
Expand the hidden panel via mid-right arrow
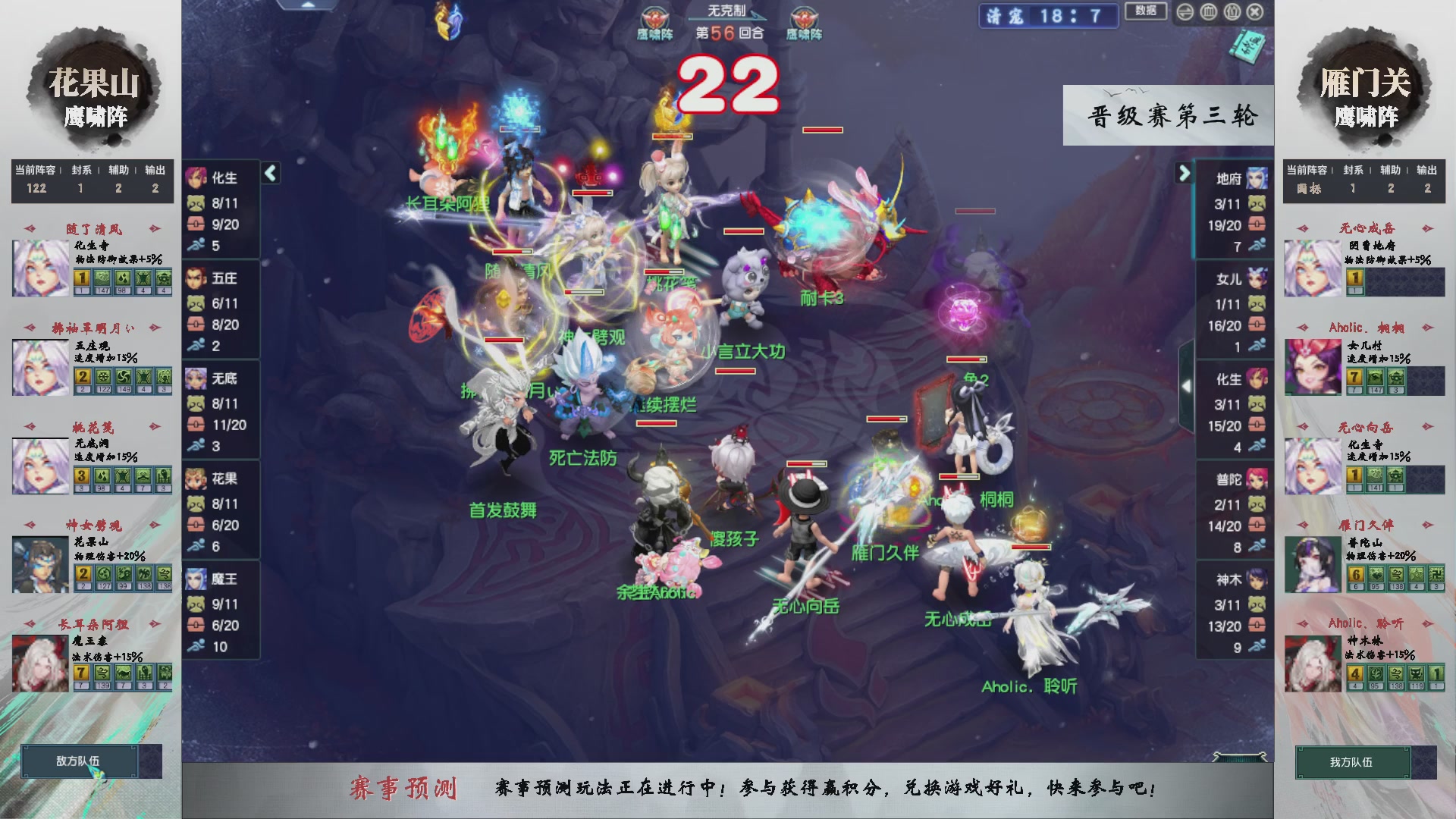tap(1188, 385)
